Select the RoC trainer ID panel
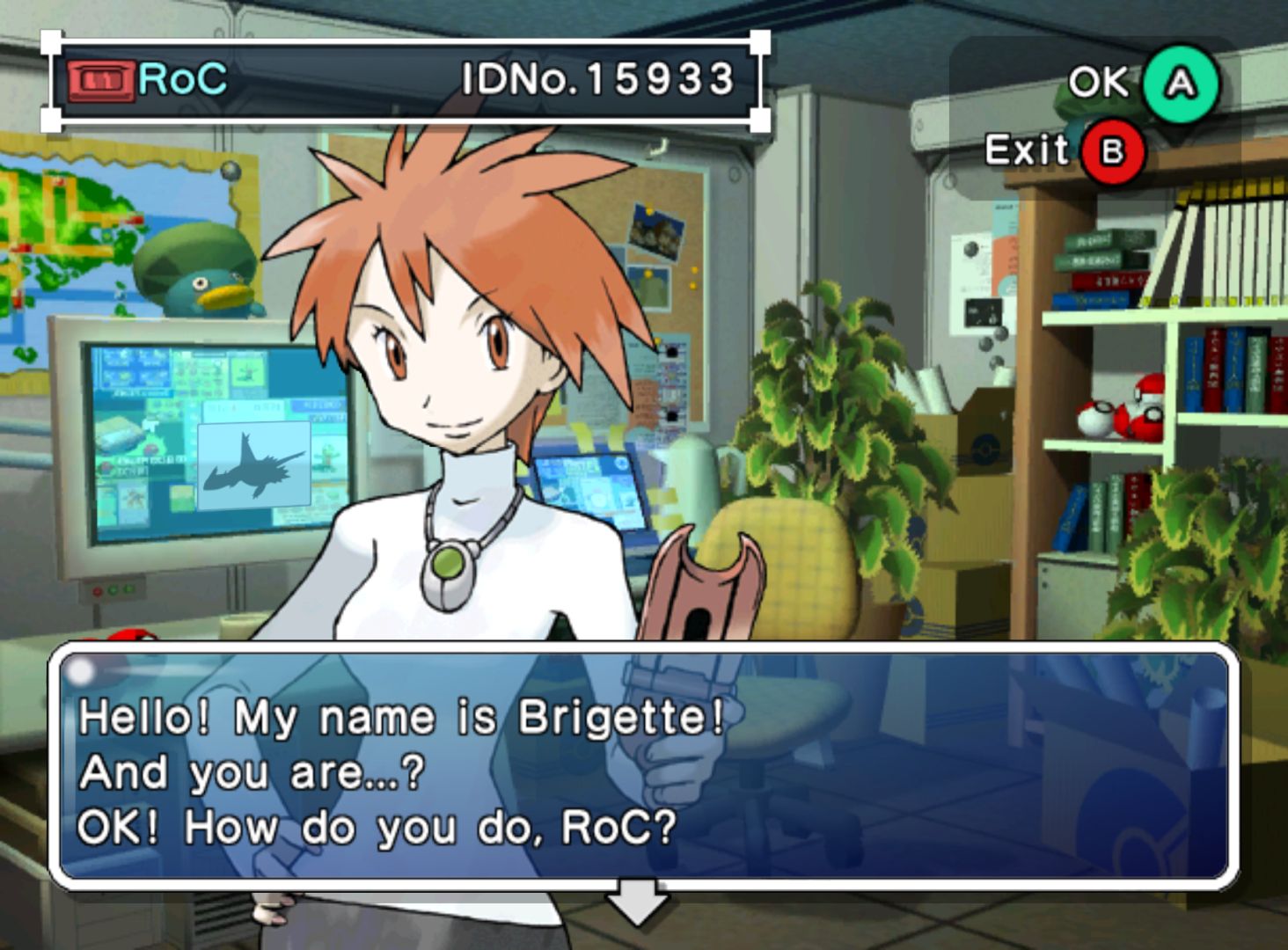This screenshot has height=950, width=1288. (406, 81)
